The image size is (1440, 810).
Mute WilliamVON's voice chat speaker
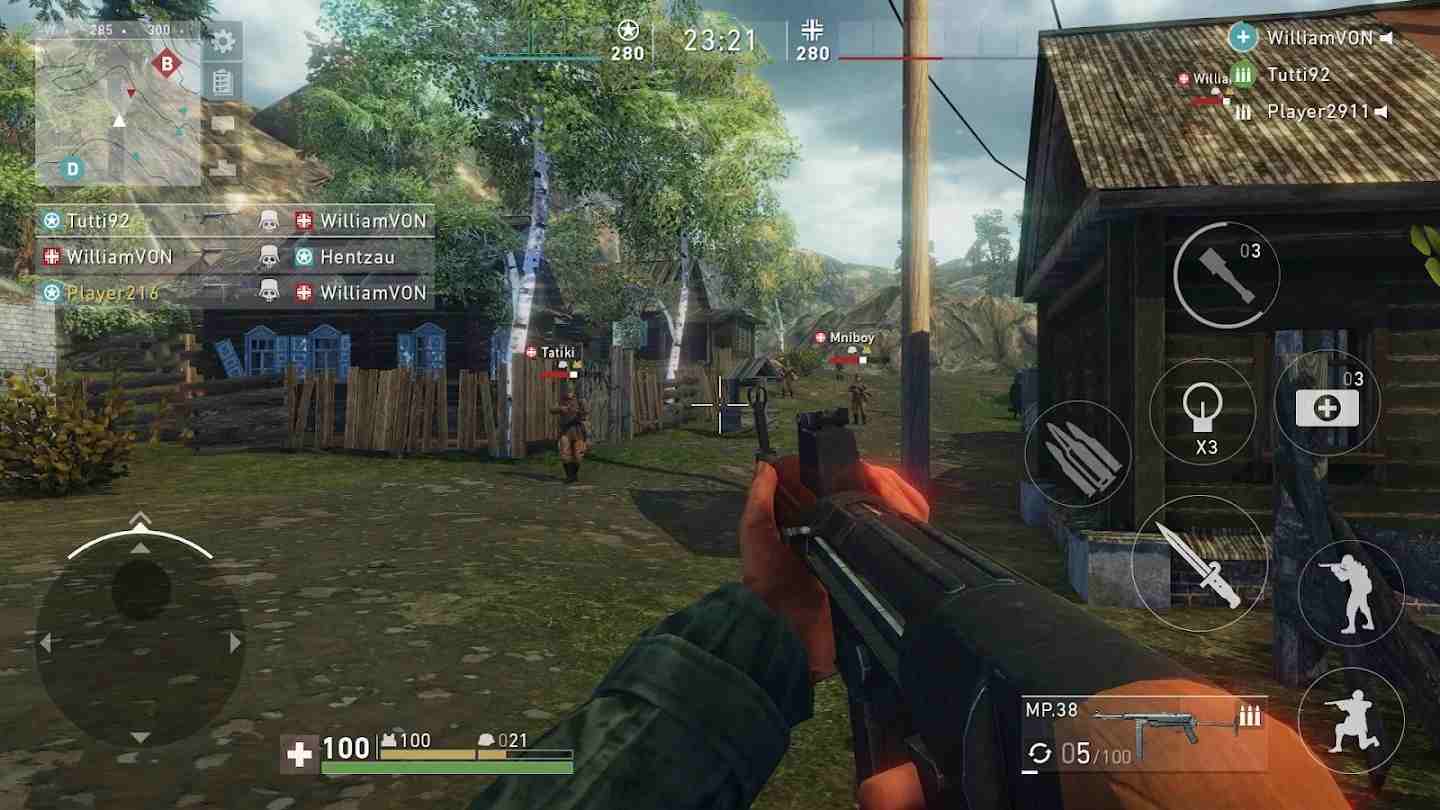(x=1384, y=36)
